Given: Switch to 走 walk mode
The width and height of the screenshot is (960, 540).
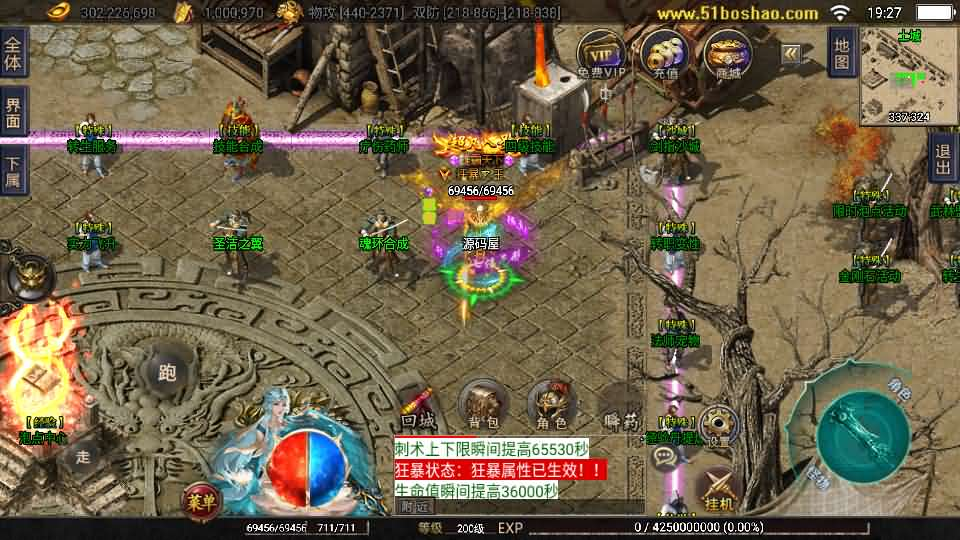Looking at the screenshot, I should 84,457.
